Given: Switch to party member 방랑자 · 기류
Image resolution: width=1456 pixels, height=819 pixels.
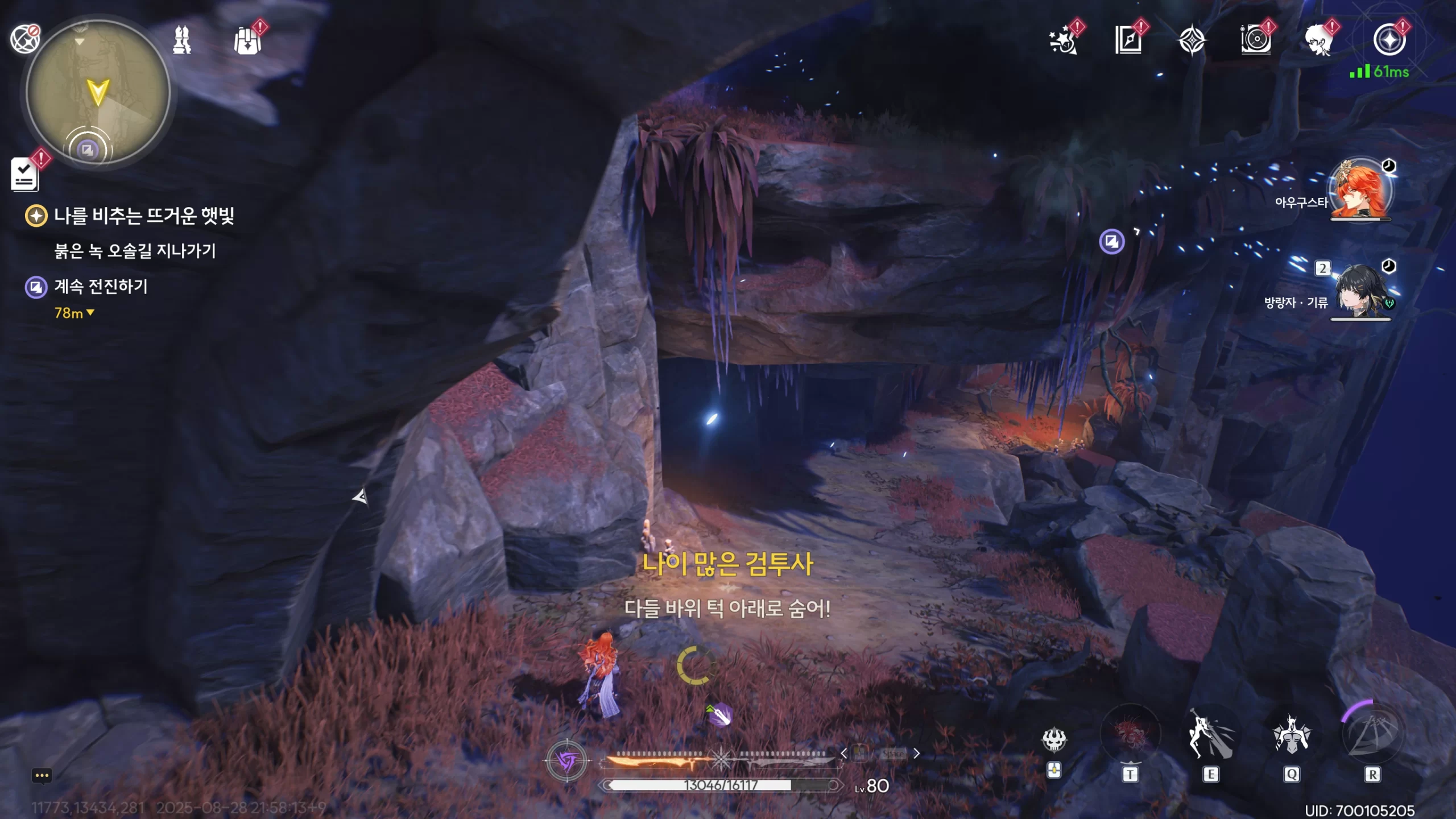Looking at the screenshot, I should [x=1362, y=291].
